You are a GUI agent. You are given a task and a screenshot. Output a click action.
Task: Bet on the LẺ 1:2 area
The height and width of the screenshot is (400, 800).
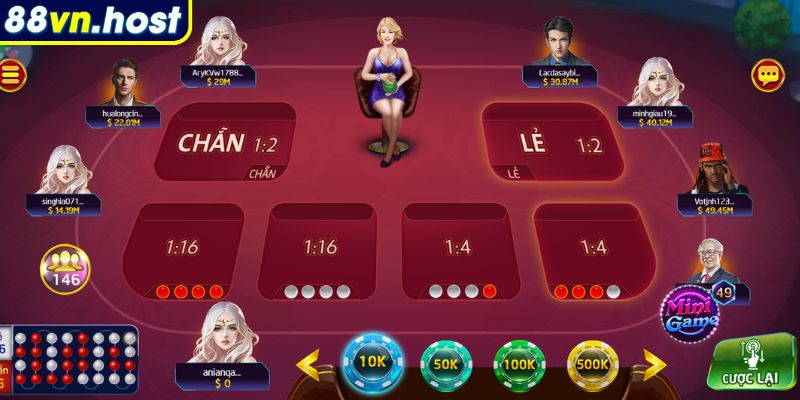(552, 142)
